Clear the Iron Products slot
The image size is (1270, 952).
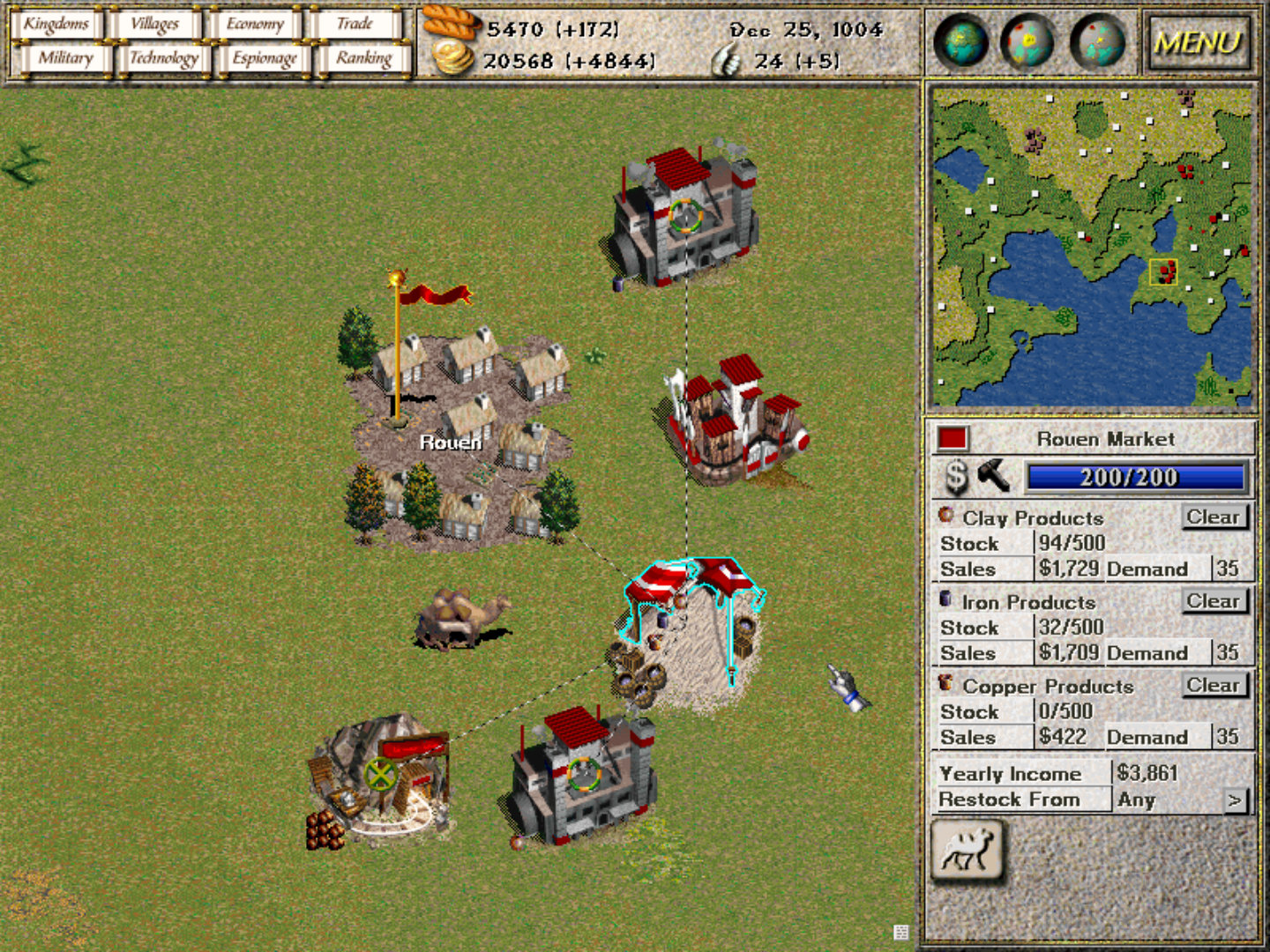[1214, 601]
